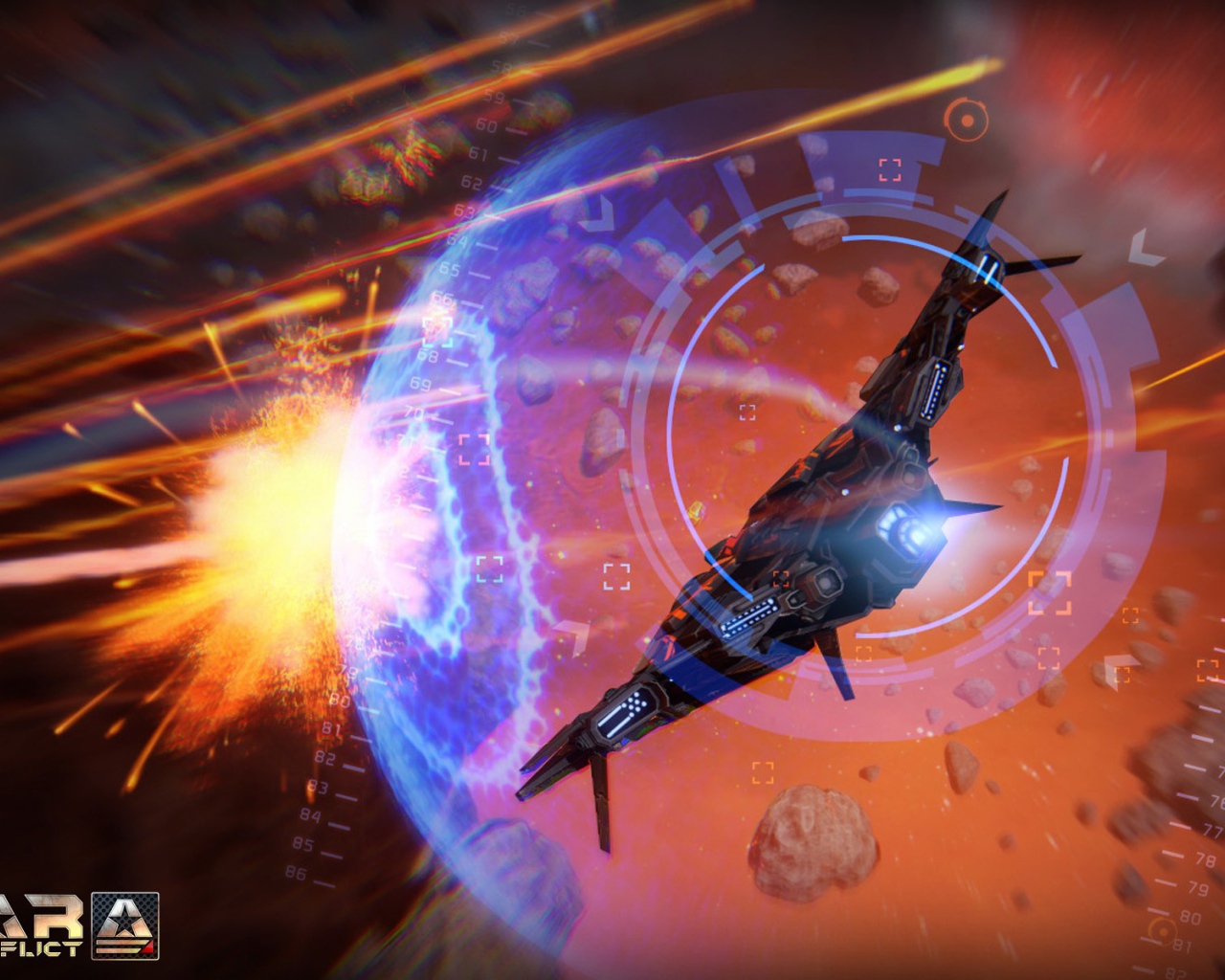Click the circular target marker top right

pos(967,121)
